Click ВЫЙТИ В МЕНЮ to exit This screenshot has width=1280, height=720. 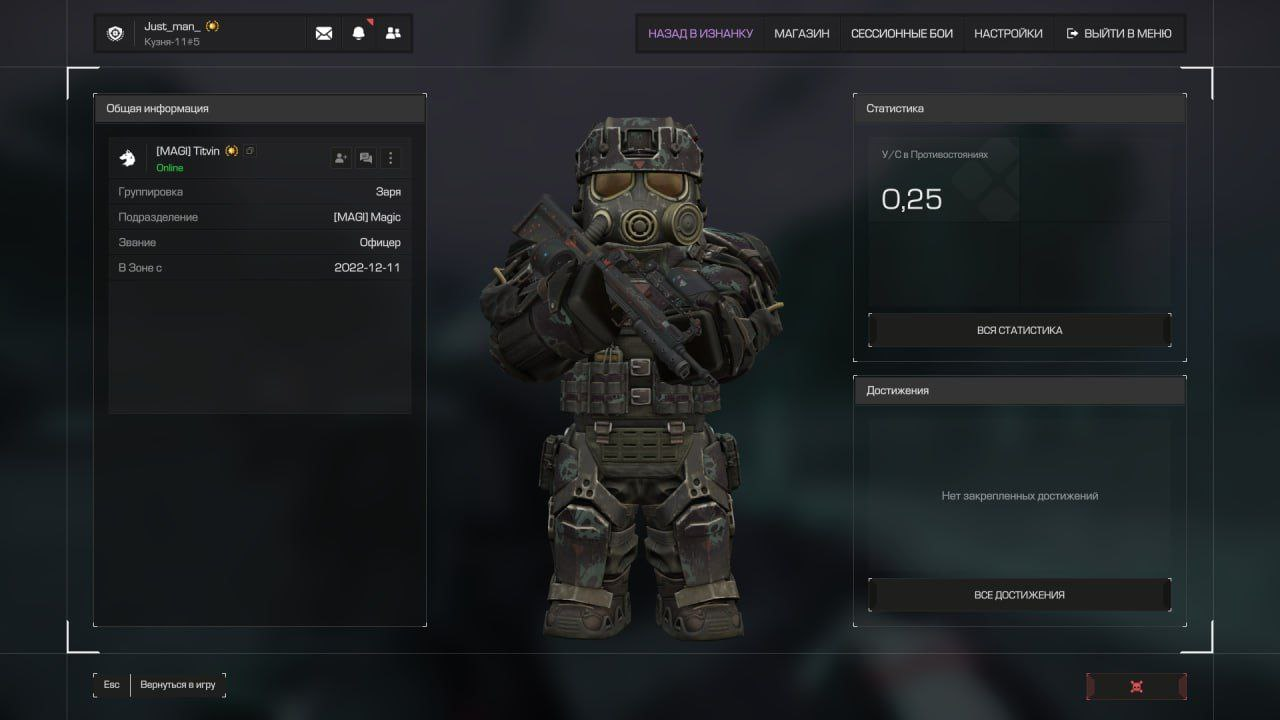(x=1119, y=33)
